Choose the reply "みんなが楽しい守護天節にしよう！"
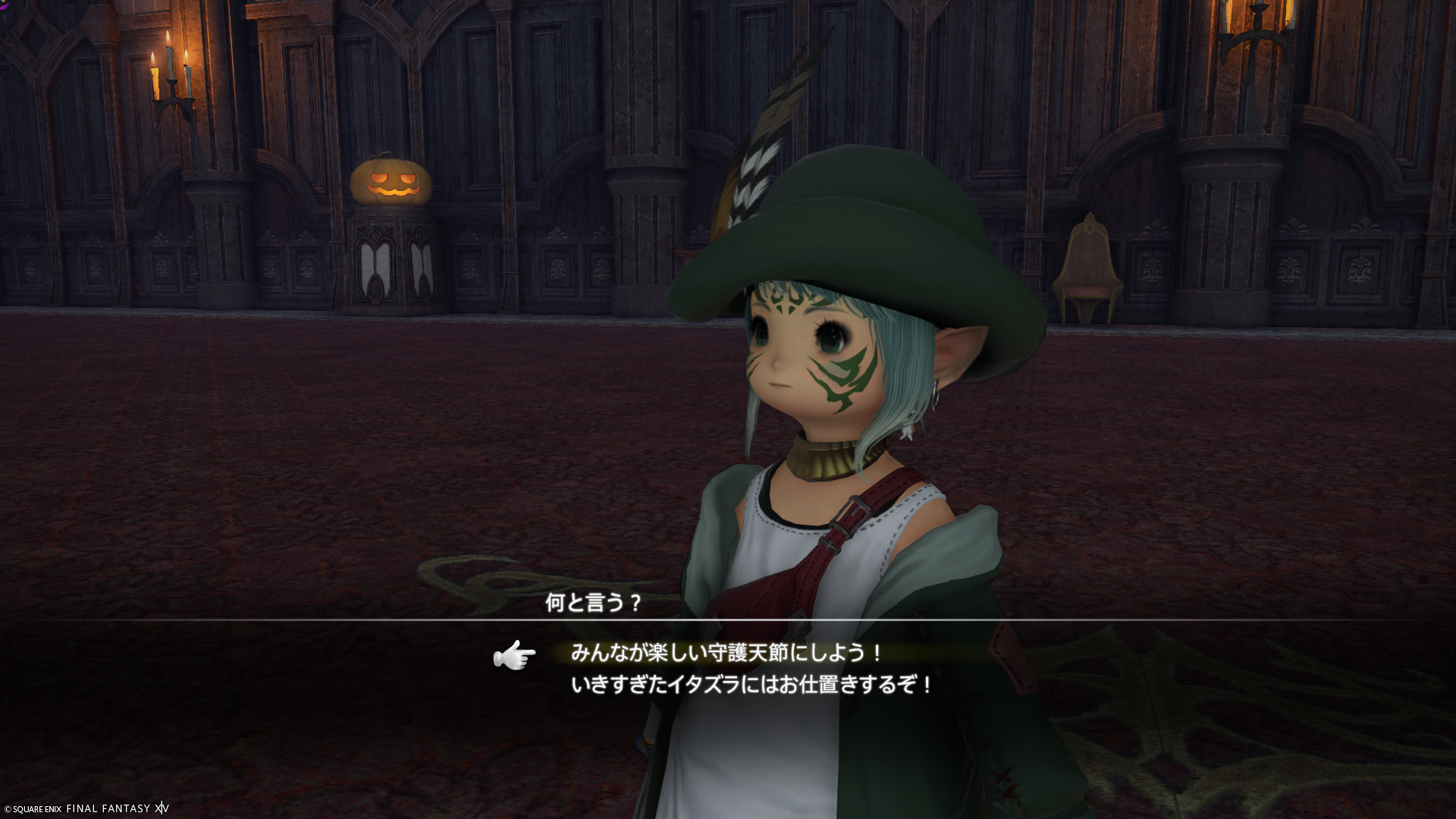This screenshot has width=1456, height=819. click(726, 653)
